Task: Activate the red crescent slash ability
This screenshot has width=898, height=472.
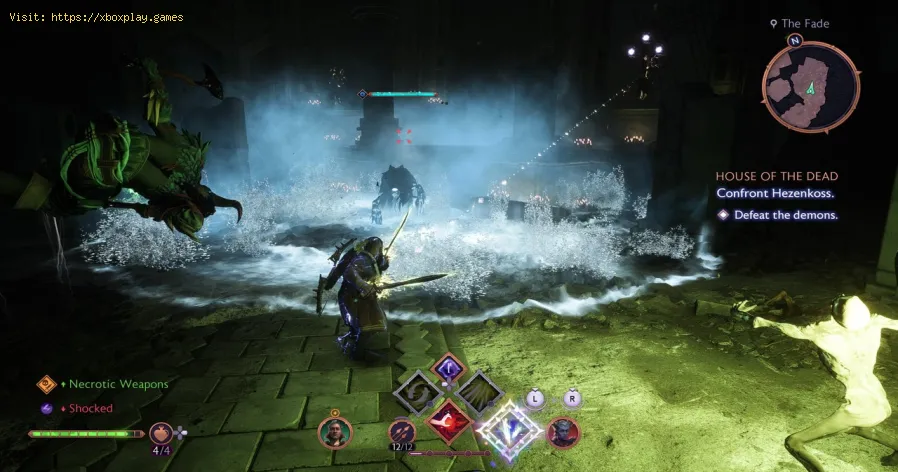Action: (449, 422)
